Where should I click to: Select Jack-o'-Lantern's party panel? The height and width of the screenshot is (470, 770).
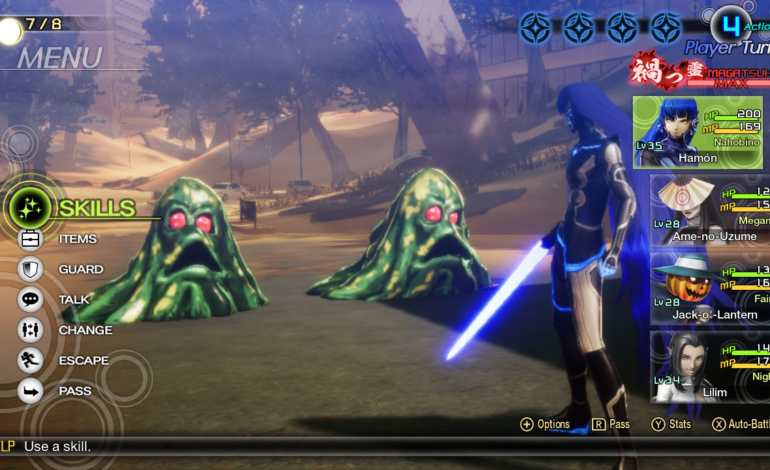coord(710,286)
